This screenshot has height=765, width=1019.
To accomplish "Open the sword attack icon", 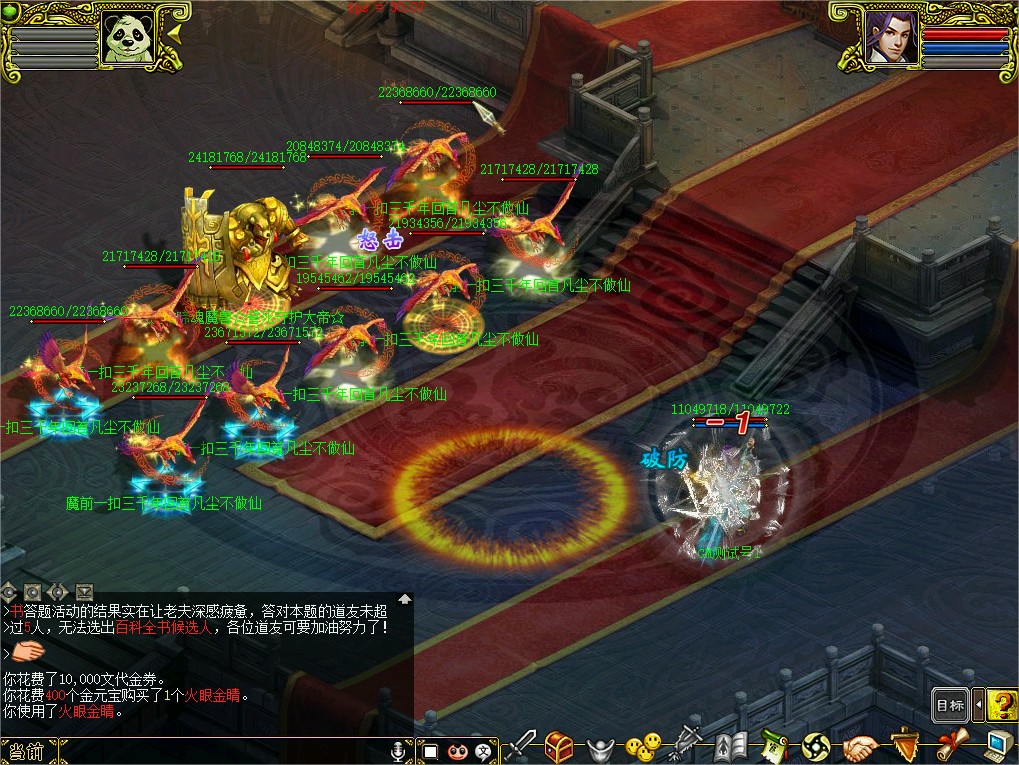I will pyautogui.click(x=520, y=746).
